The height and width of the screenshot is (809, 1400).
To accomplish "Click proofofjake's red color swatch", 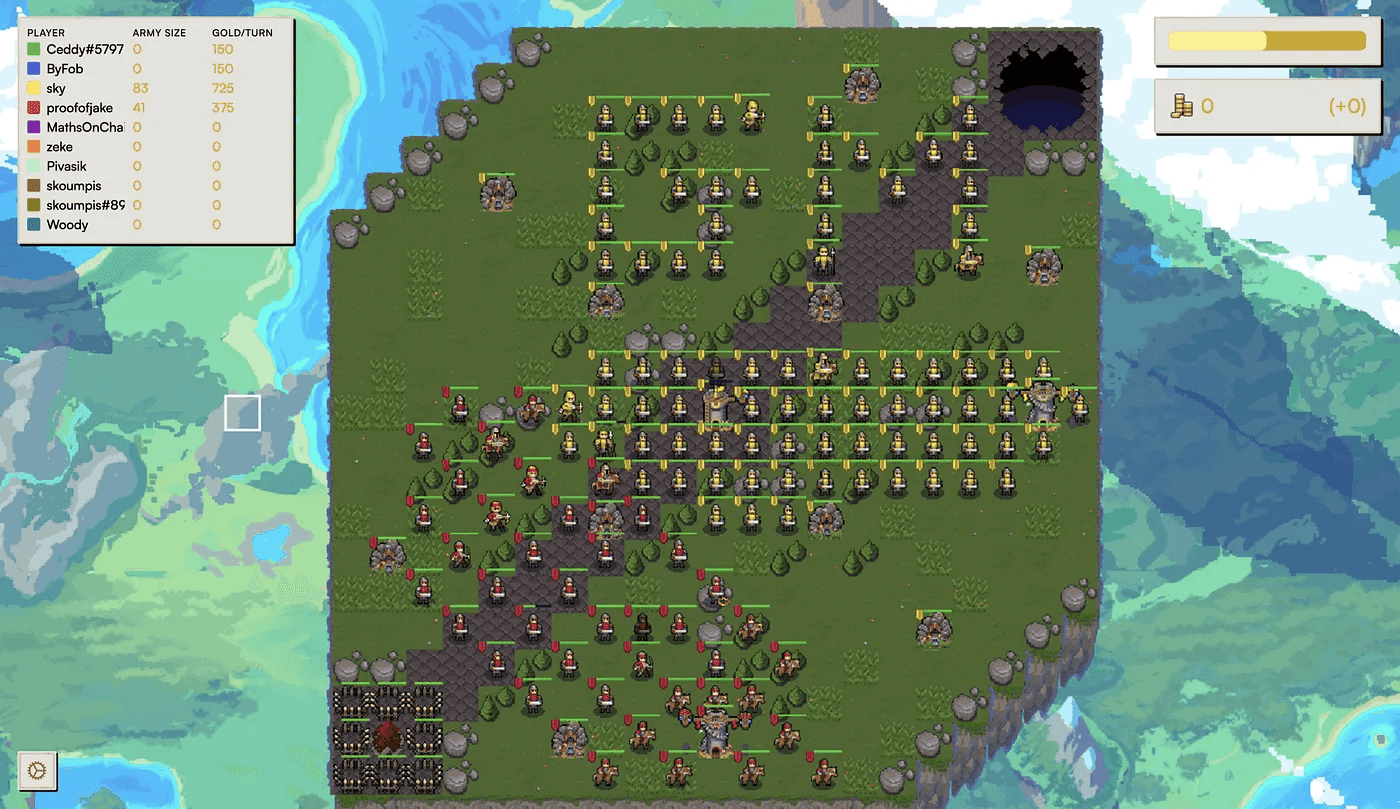I will 34,107.
